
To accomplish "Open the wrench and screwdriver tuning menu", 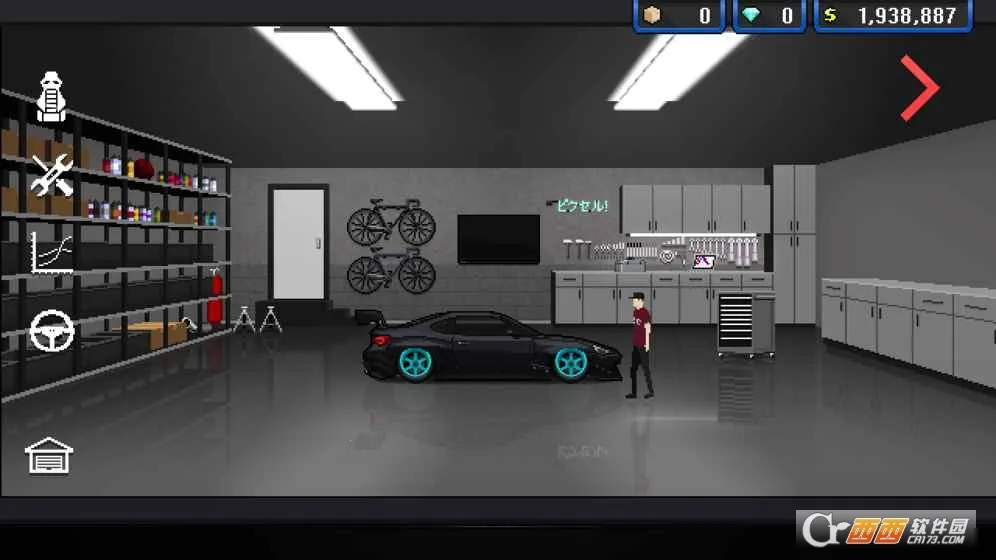I will click(x=52, y=175).
